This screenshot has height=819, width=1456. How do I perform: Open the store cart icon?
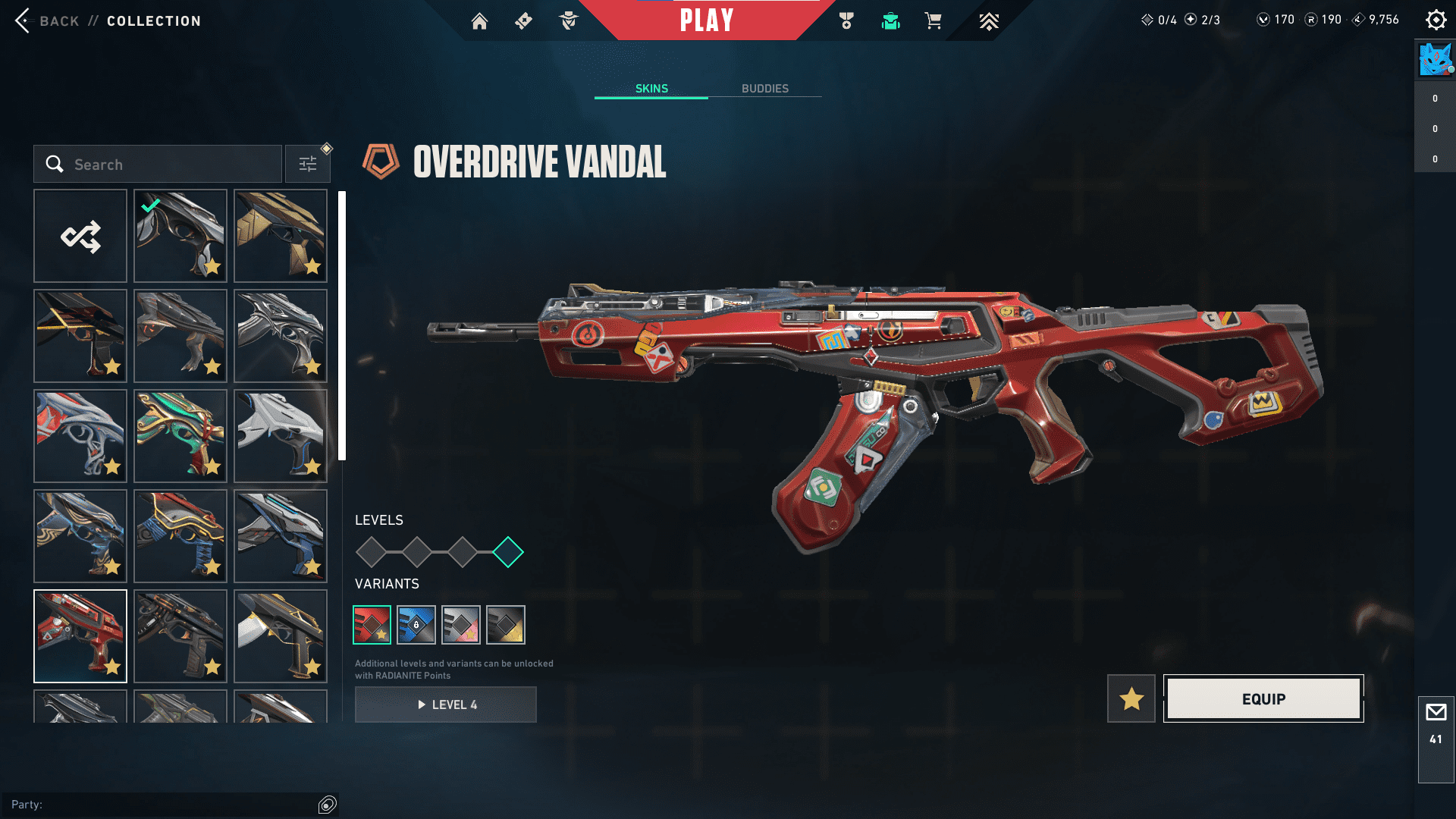(x=933, y=21)
